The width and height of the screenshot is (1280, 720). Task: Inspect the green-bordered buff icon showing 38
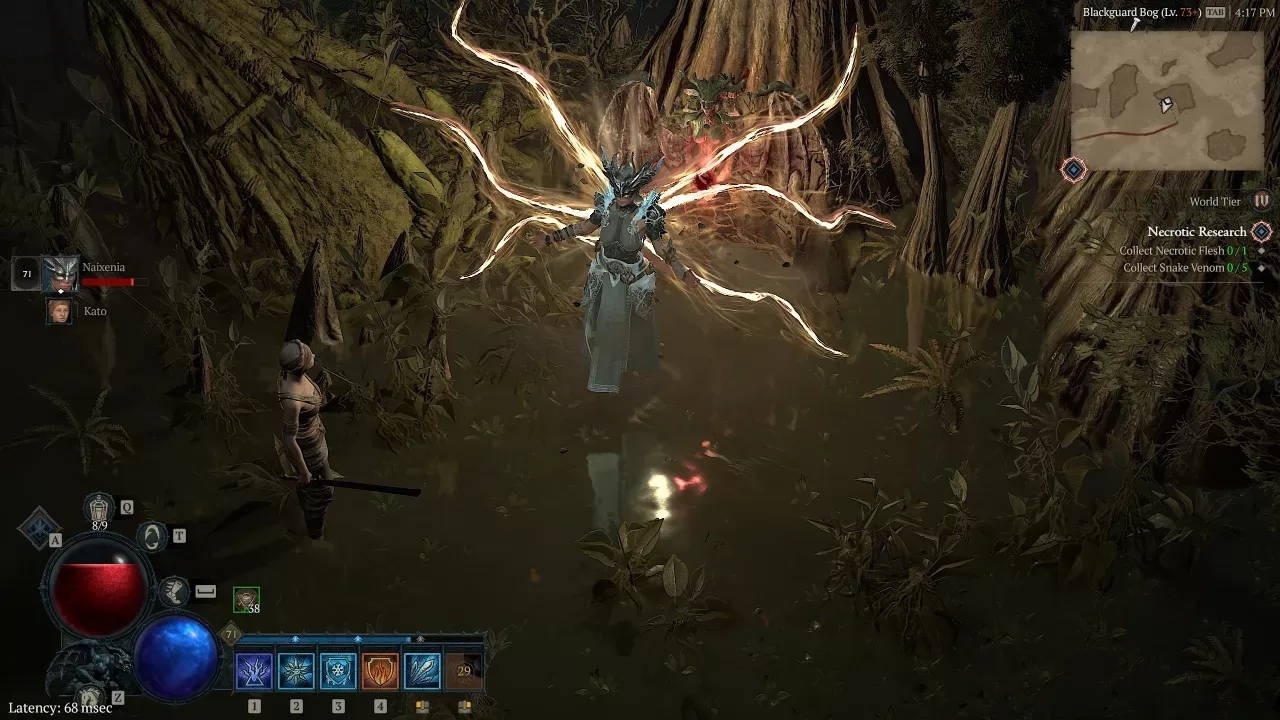click(x=246, y=600)
